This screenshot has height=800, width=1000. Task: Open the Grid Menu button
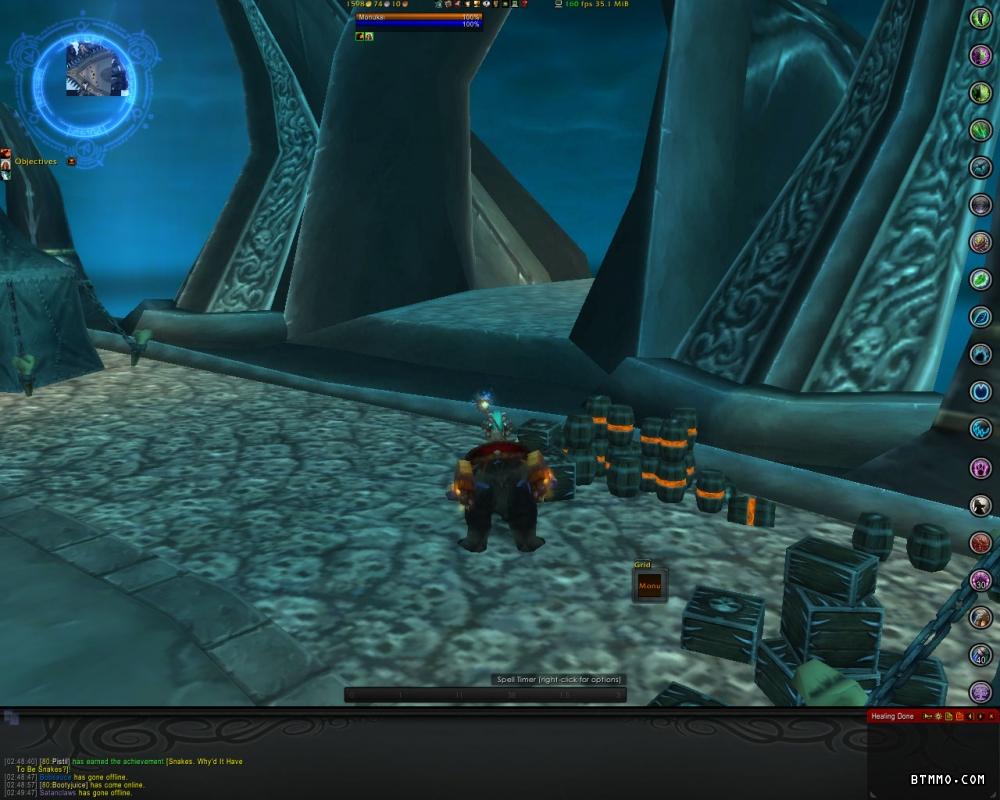(x=649, y=586)
